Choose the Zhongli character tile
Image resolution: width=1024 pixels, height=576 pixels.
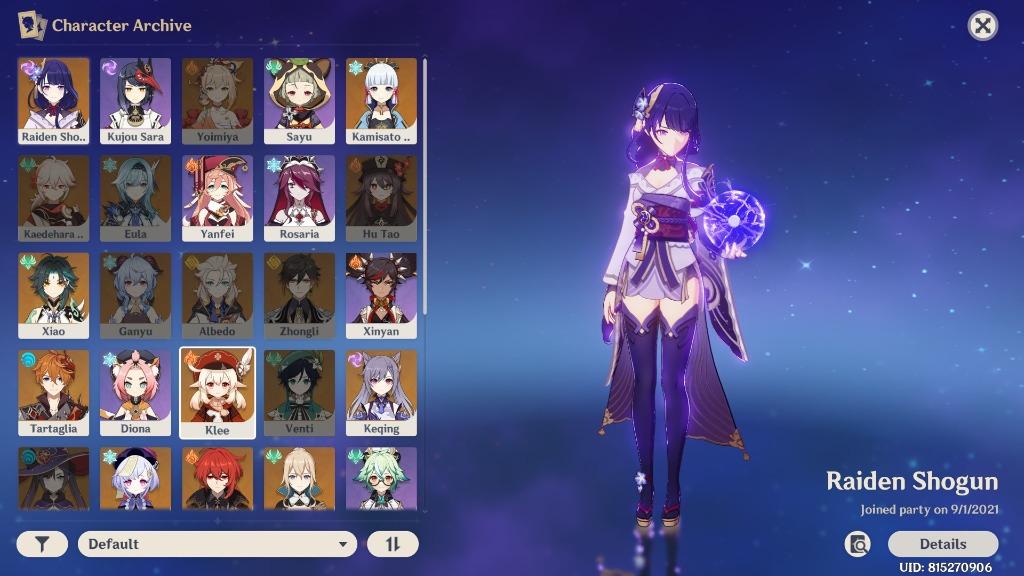299,294
